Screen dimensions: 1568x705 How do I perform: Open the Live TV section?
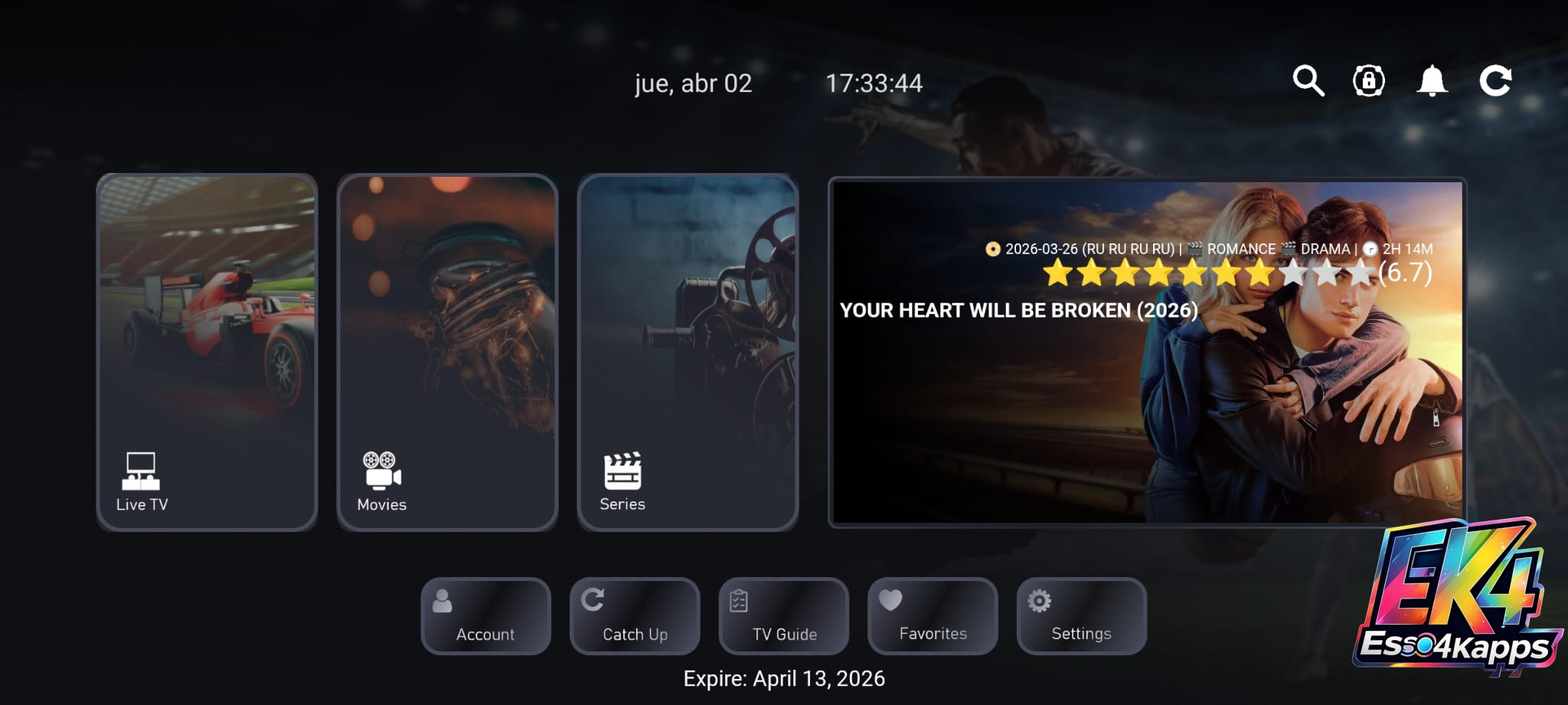click(x=207, y=352)
